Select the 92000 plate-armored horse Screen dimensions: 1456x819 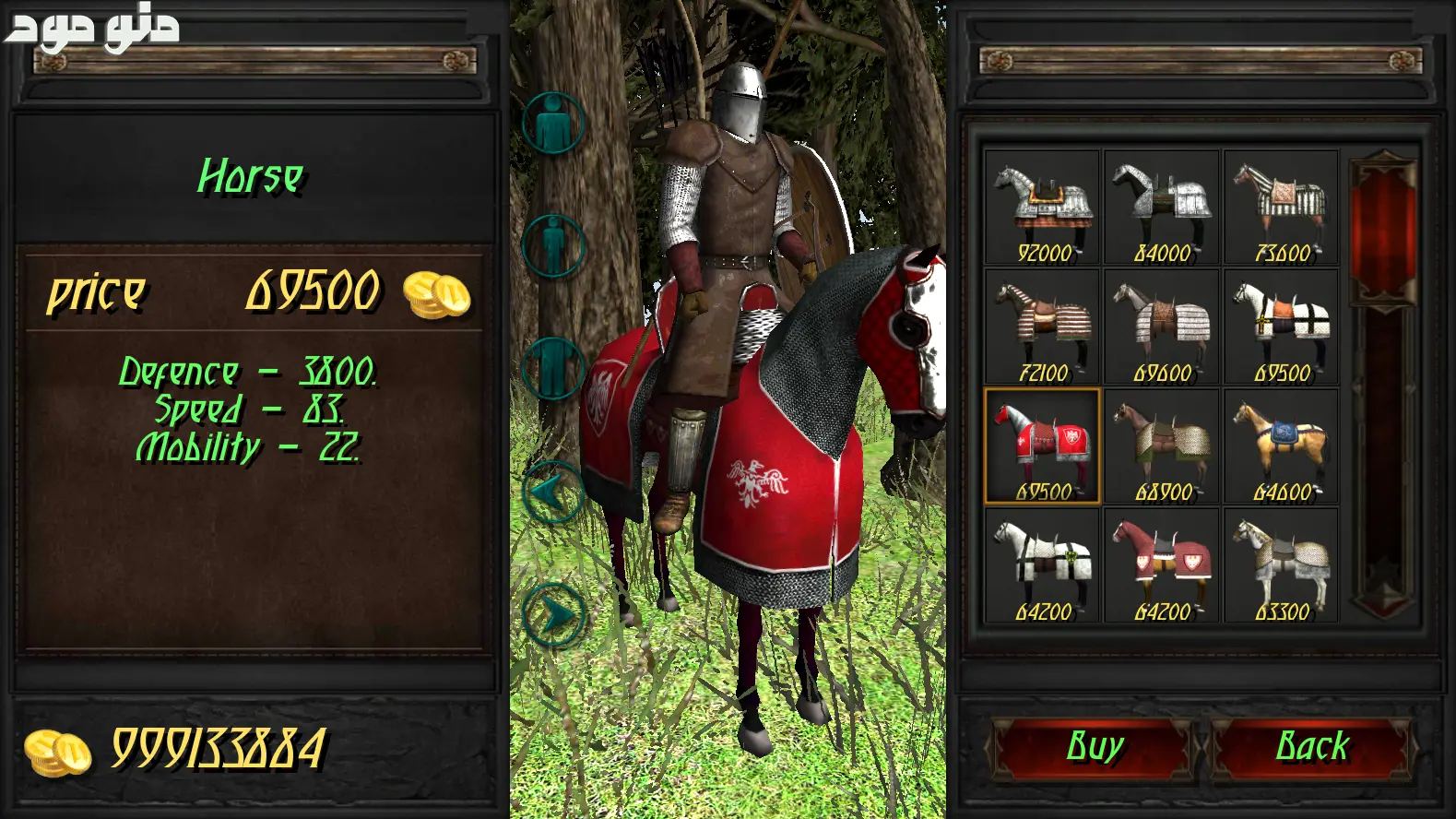click(1042, 208)
